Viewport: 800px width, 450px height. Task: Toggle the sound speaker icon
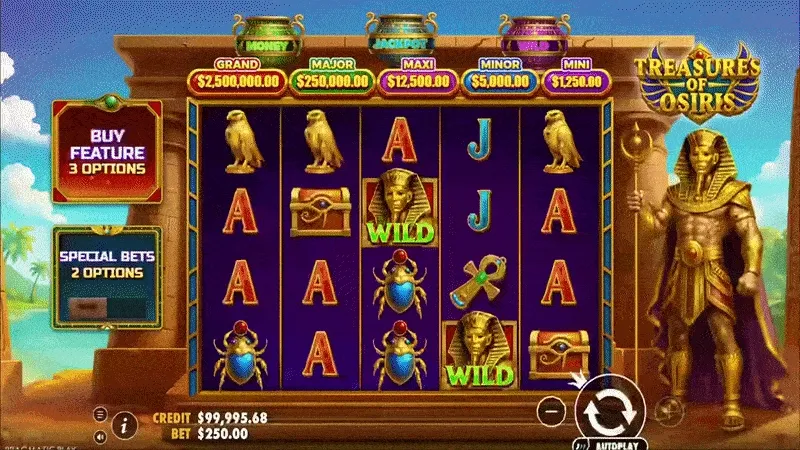[100, 436]
